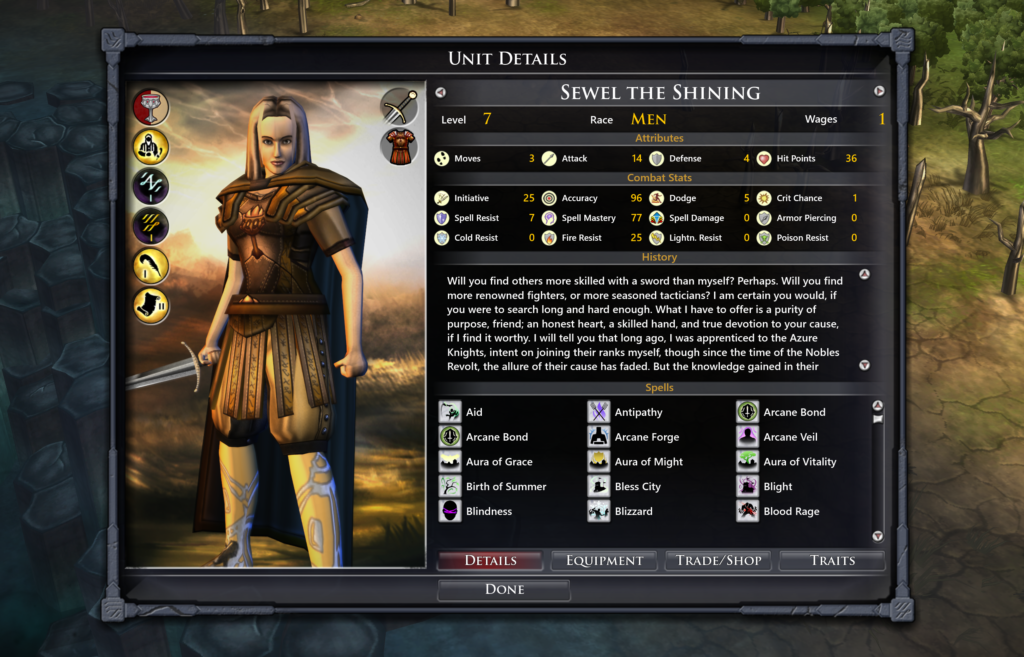Click the sword equipment icon on portrait

pos(399,106)
